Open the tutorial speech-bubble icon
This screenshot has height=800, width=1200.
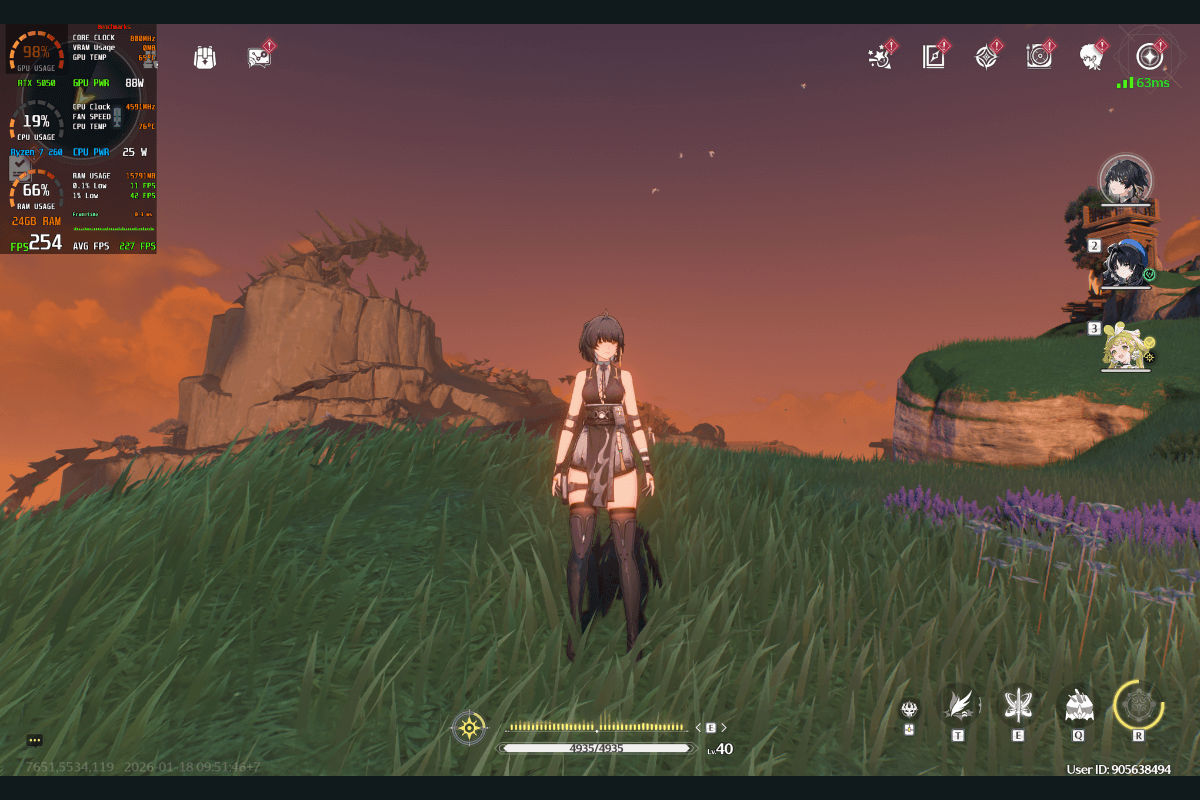tap(260, 56)
